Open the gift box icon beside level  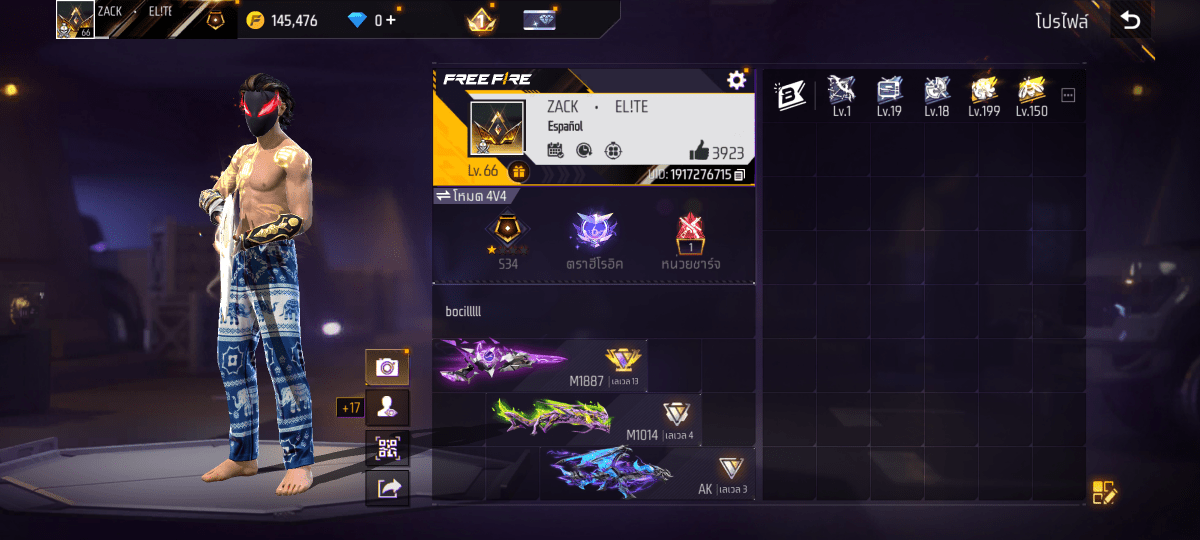click(518, 171)
